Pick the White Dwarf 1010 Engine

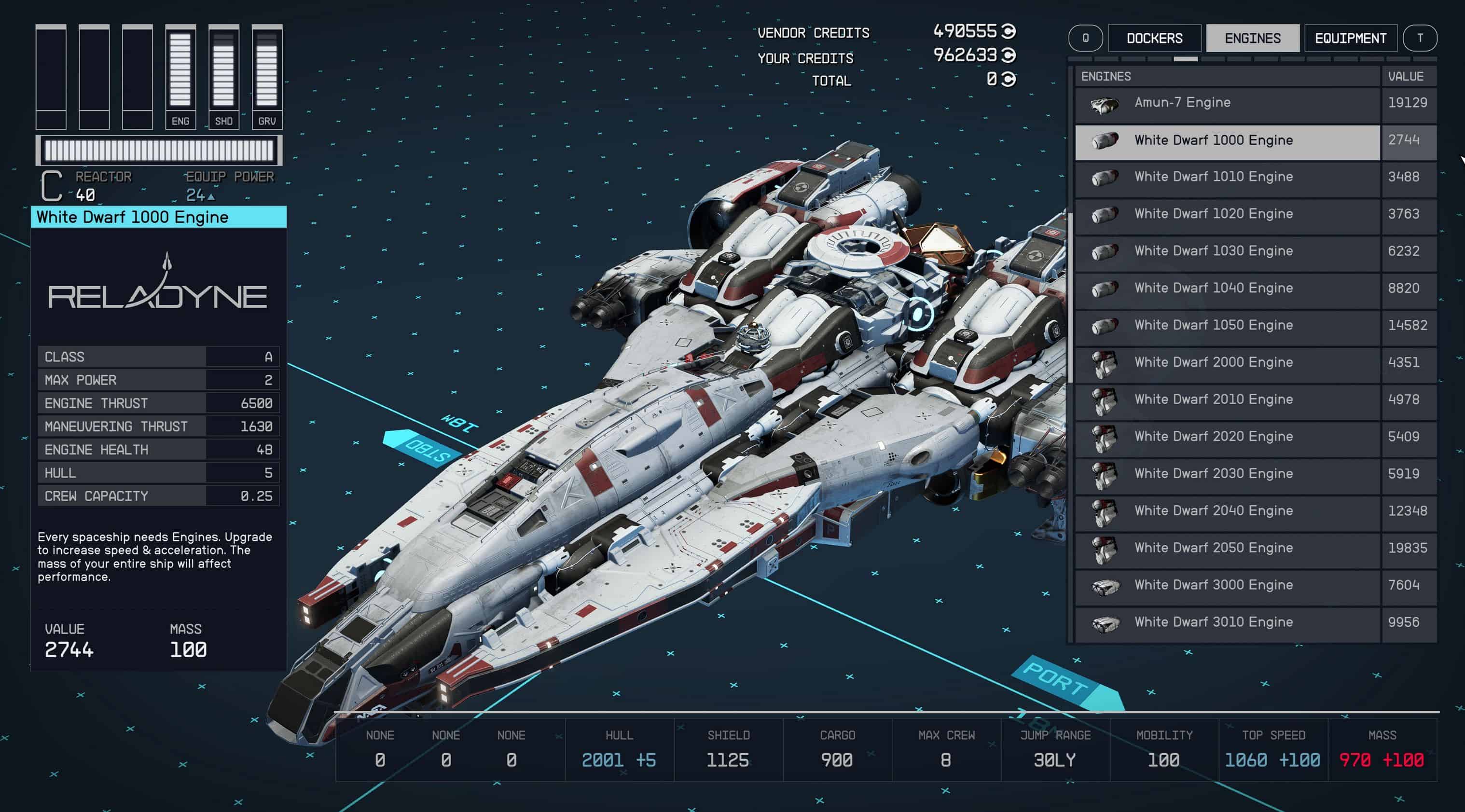click(x=1227, y=177)
